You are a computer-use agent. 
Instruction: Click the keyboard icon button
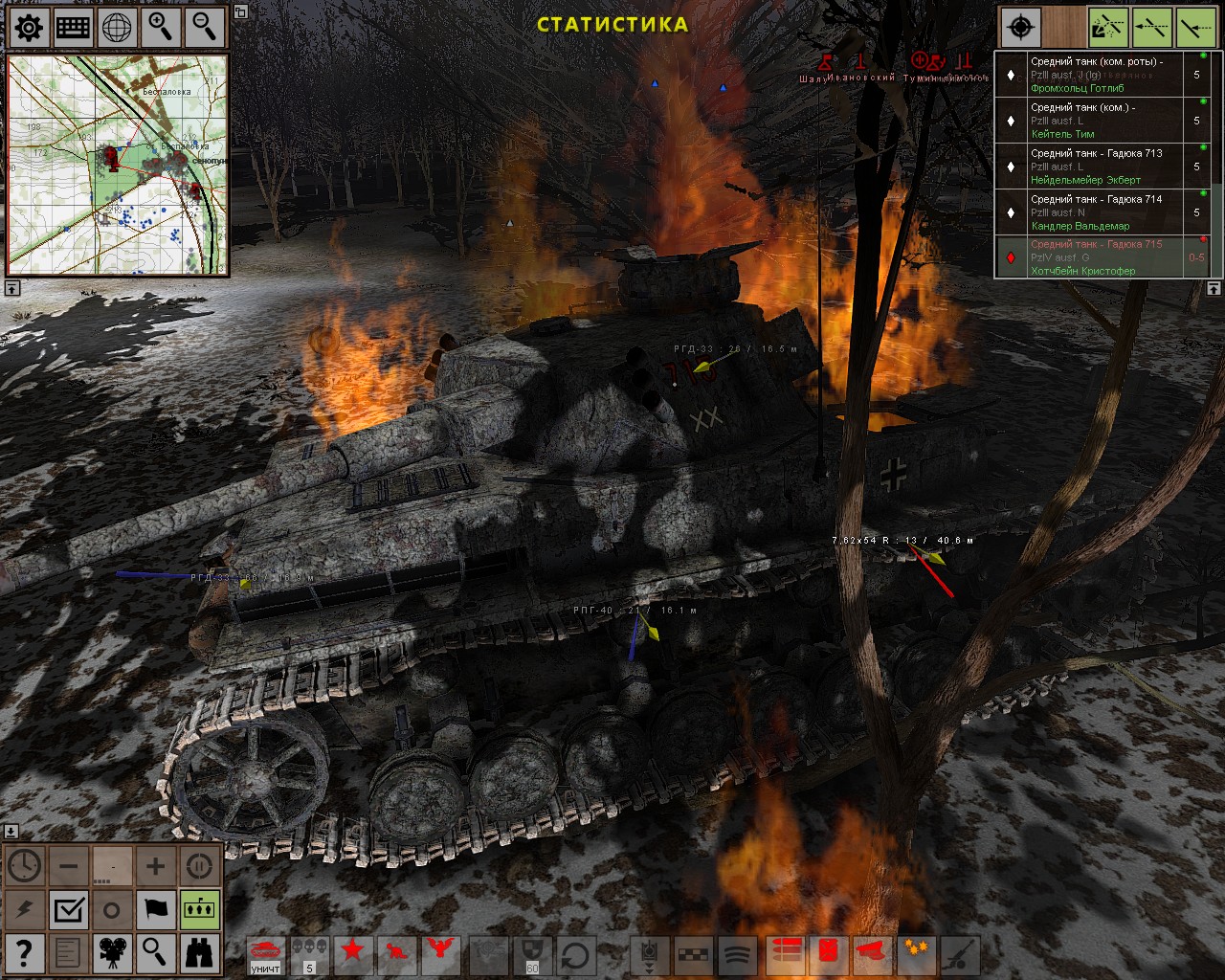click(x=73, y=28)
